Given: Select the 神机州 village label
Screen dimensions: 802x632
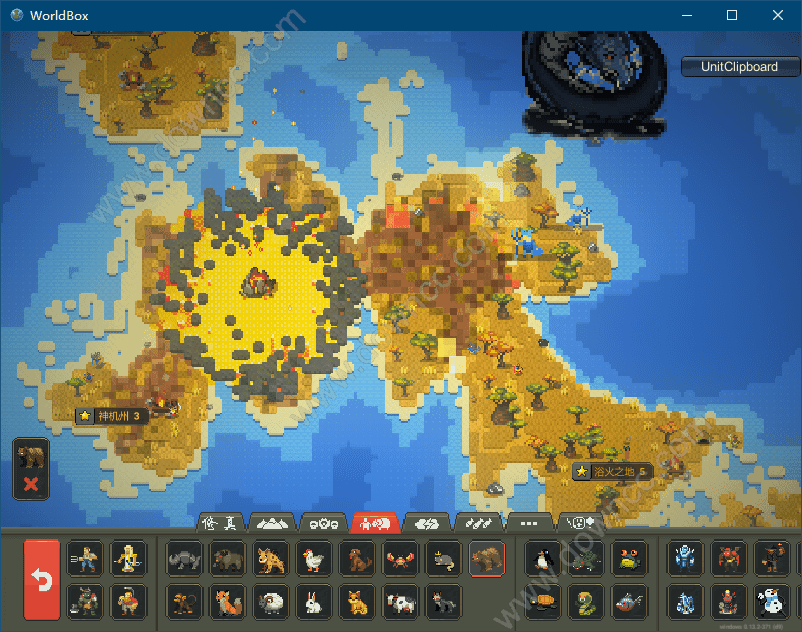Looking at the screenshot, I should click(x=113, y=416).
